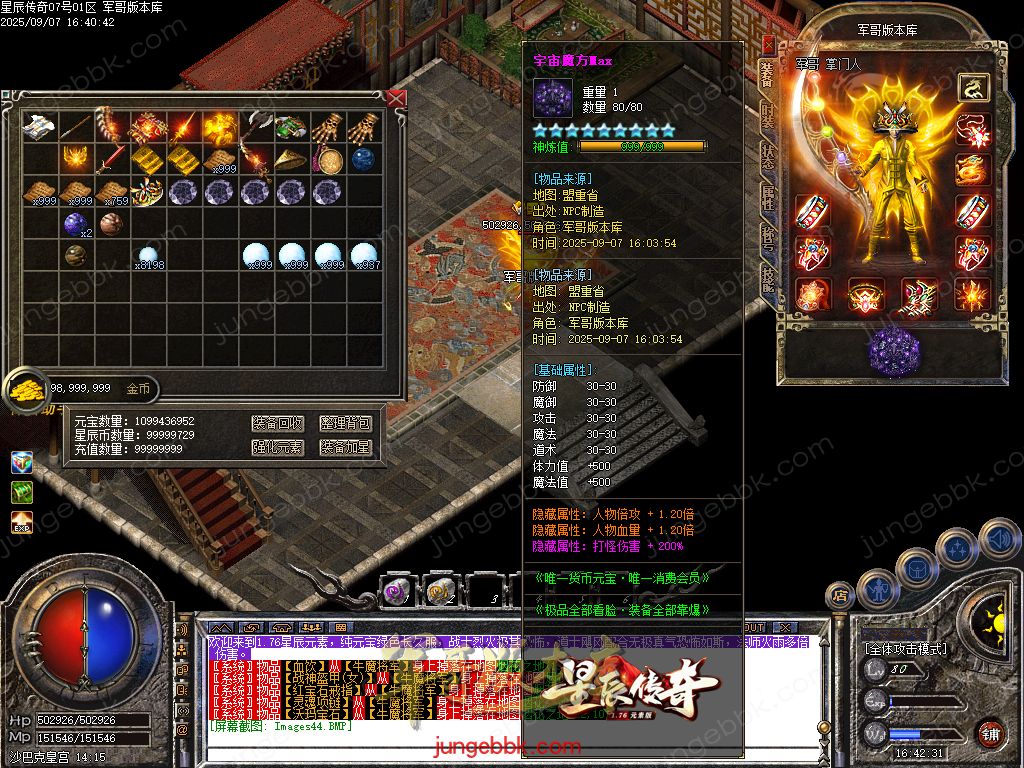Choose the 装备加星 add-star button

(345, 447)
